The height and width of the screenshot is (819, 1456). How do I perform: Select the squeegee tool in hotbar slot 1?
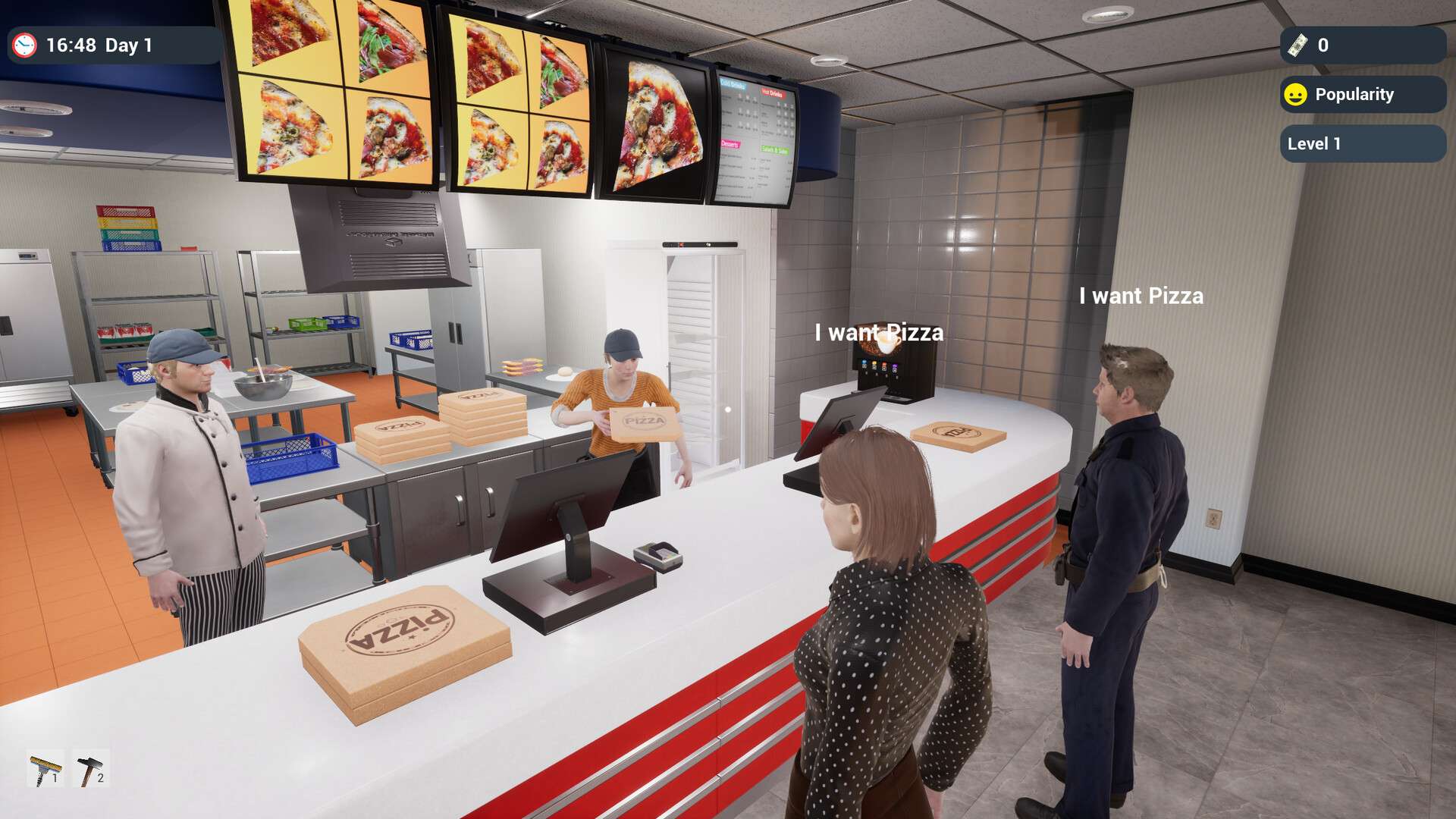point(45,768)
